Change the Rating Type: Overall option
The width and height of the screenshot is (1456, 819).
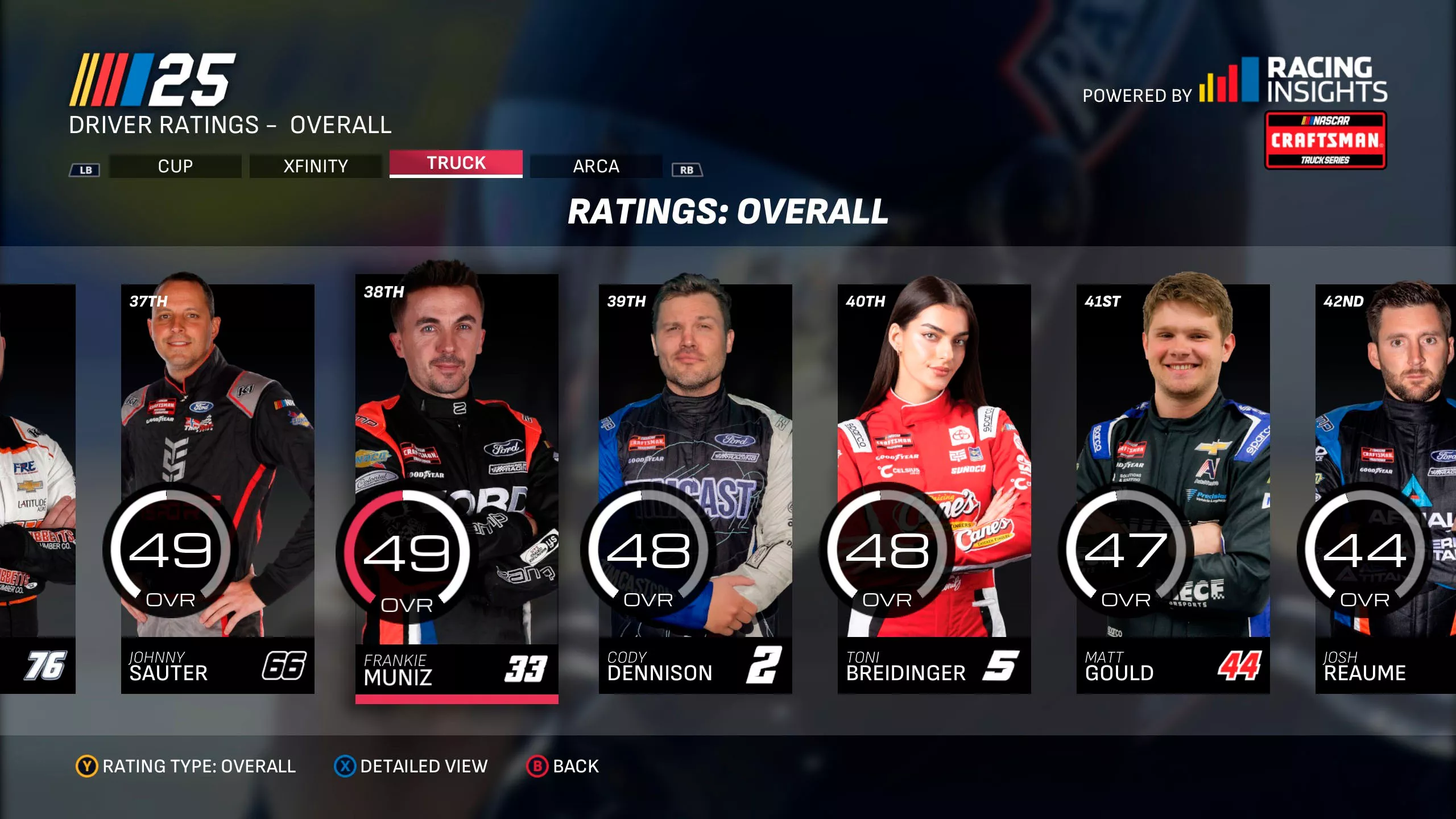click(x=186, y=766)
